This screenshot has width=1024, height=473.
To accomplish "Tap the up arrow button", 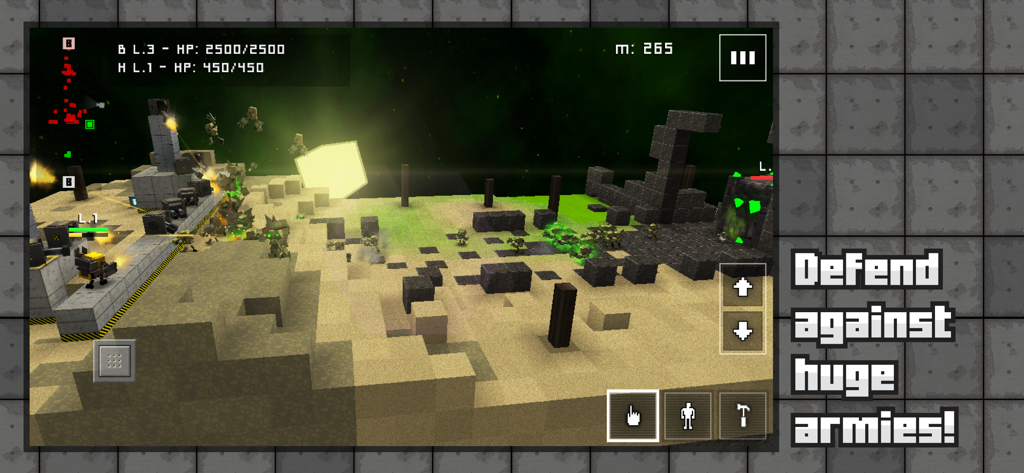I will click(x=742, y=287).
